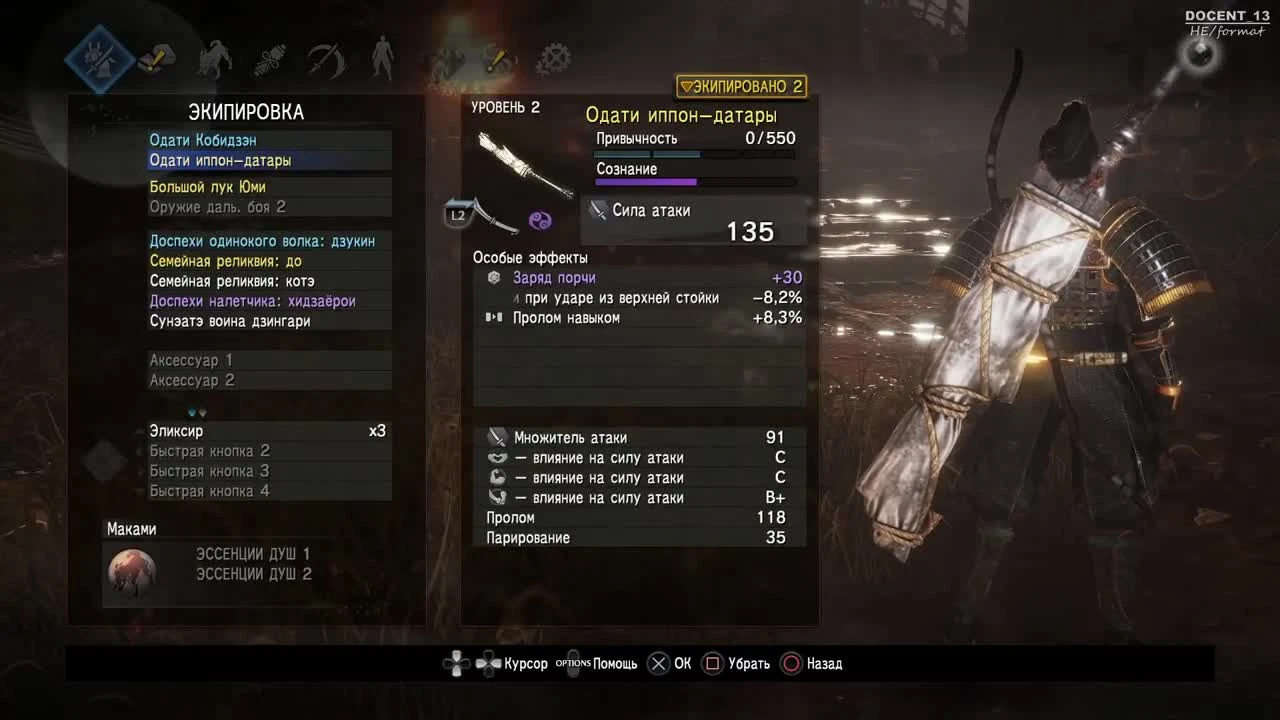Expand the ЭКИПИРОВАНО 2 banner
The height and width of the screenshot is (720, 1280).
click(x=744, y=87)
